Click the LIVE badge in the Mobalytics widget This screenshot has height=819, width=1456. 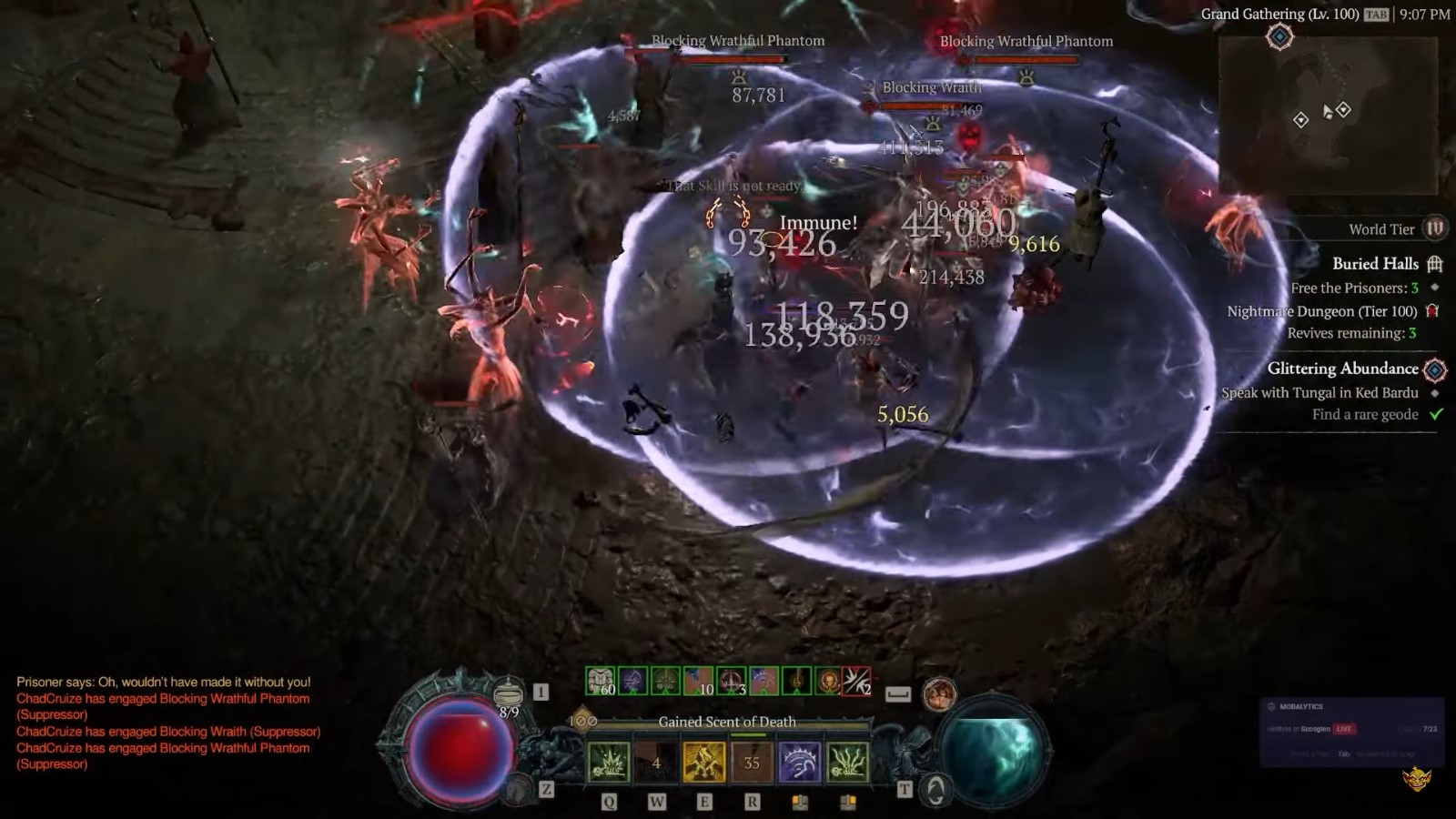coord(1343,728)
